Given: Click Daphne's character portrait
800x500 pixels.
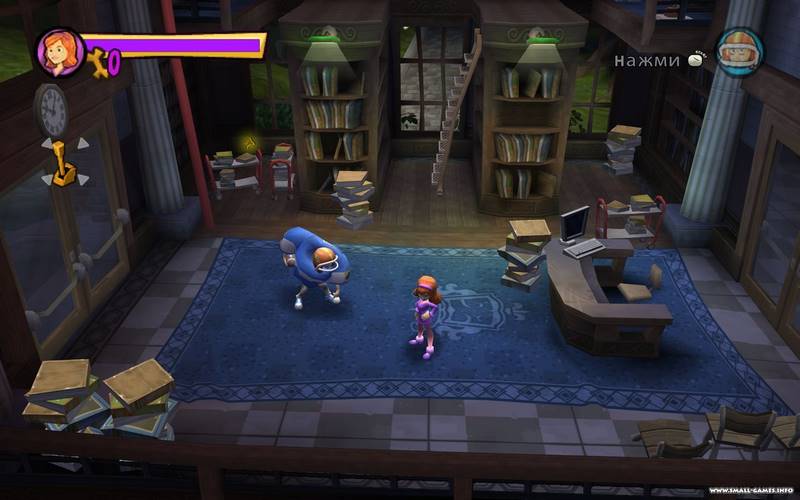Looking at the screenshot, I should click(x=59, y=52).
